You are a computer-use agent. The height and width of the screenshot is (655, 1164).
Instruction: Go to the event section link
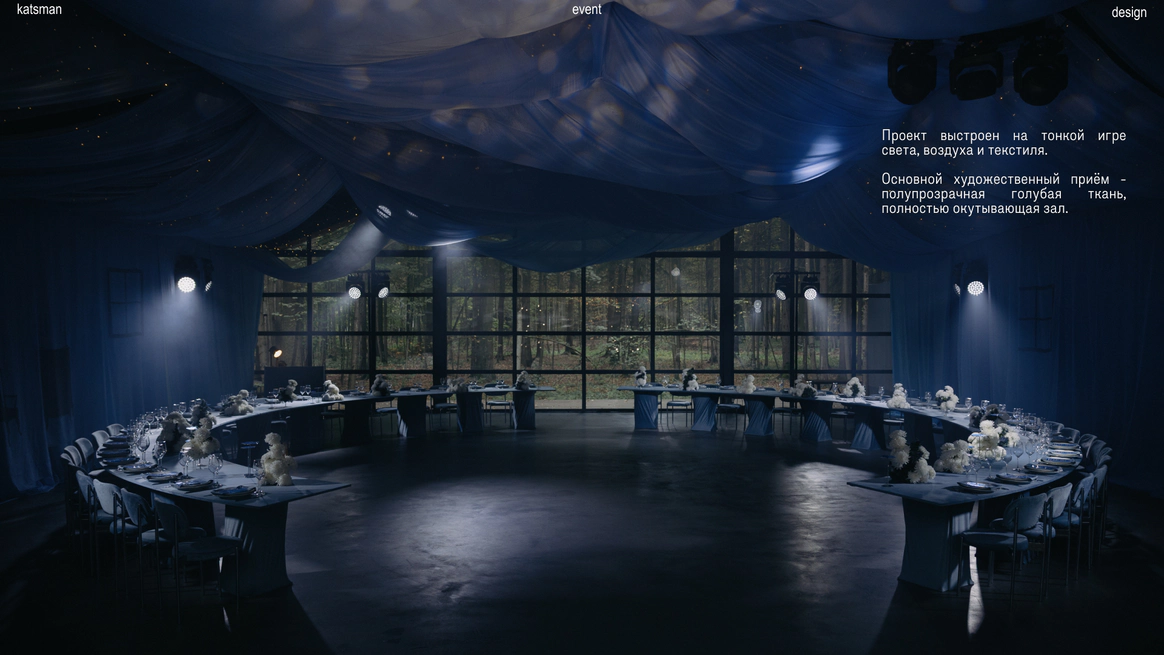[x=587, y=10]
